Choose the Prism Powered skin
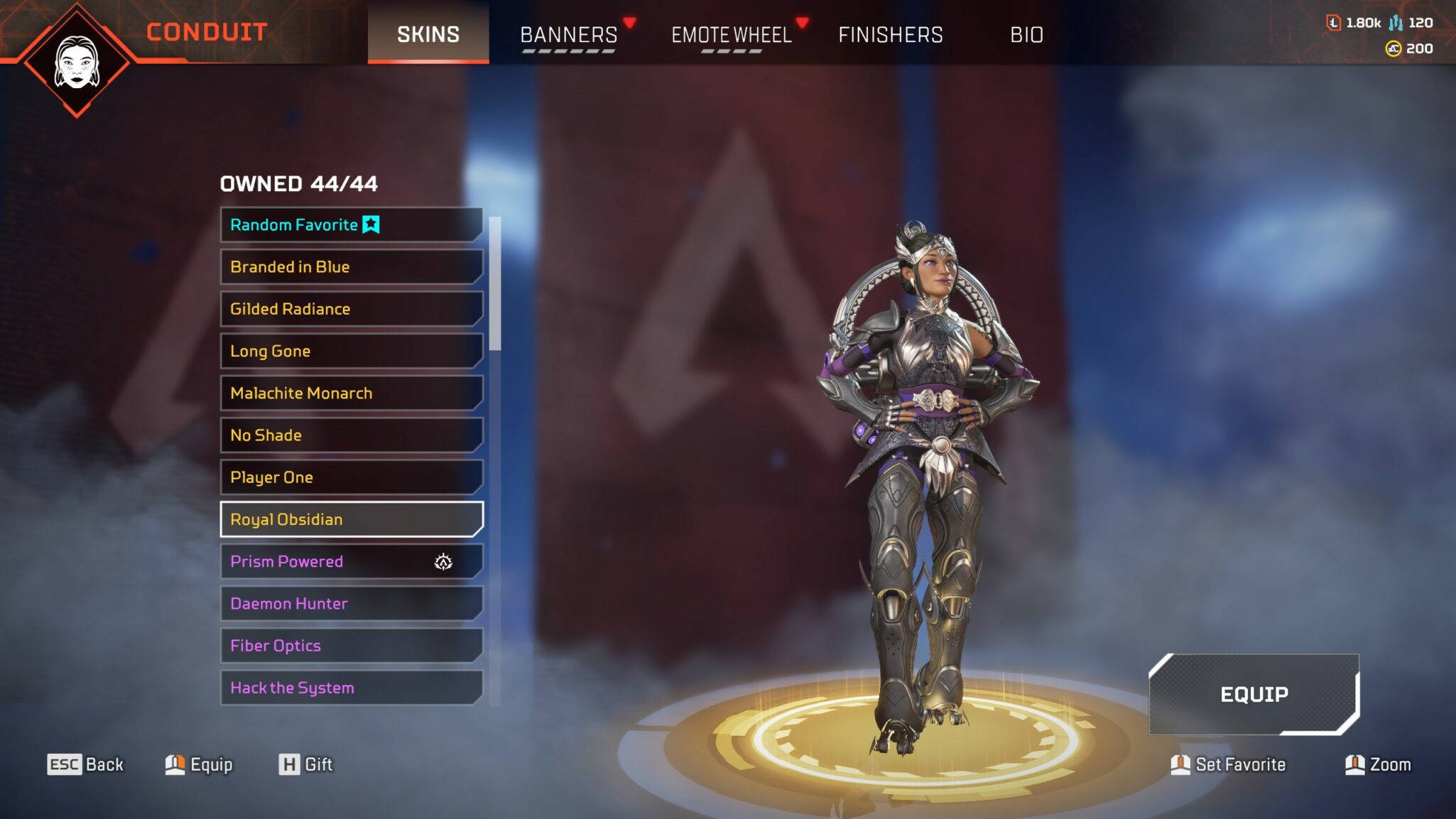Image resolution: width=1456 pixels, height=819 pixels. click(x=351, y=561)
